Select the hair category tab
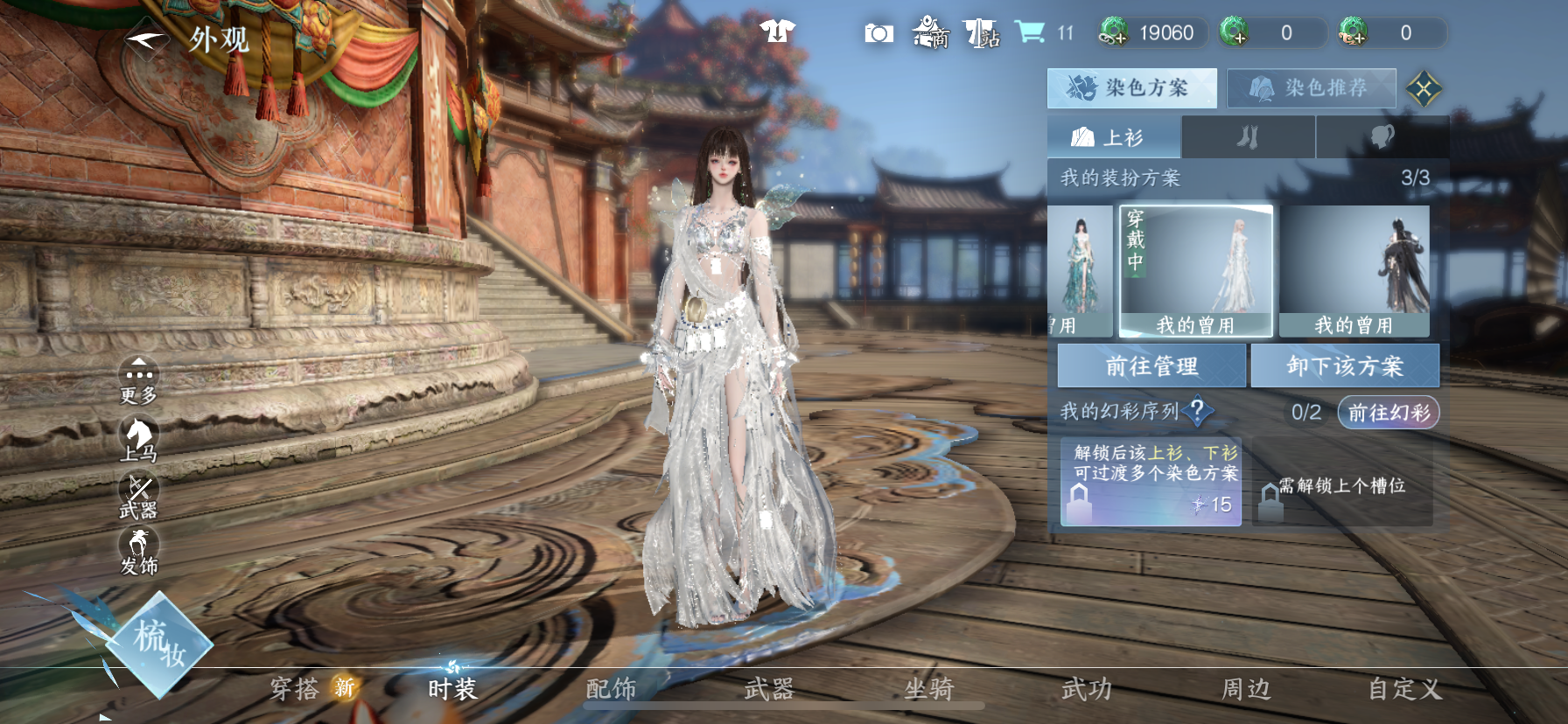This screenshot has width=1568, height=724. [x=1382, y=137]
